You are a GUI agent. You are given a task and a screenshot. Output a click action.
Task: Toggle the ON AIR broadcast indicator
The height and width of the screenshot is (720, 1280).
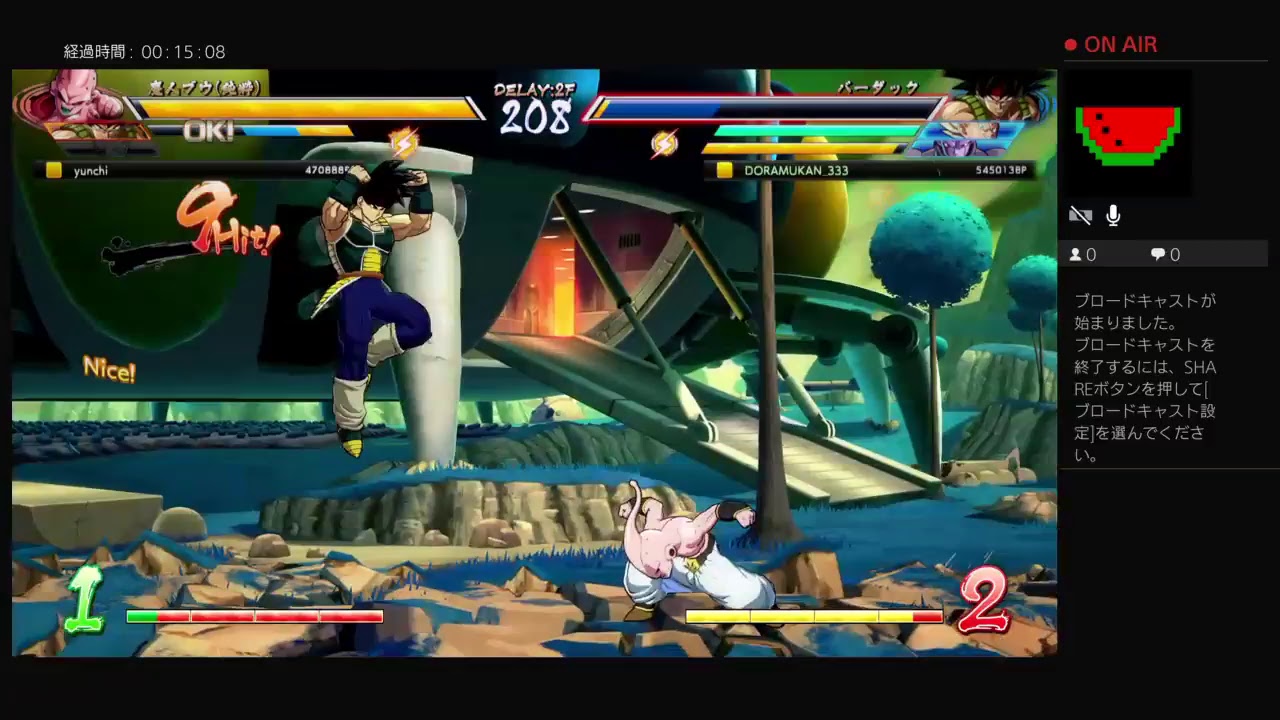[1110, 44]
